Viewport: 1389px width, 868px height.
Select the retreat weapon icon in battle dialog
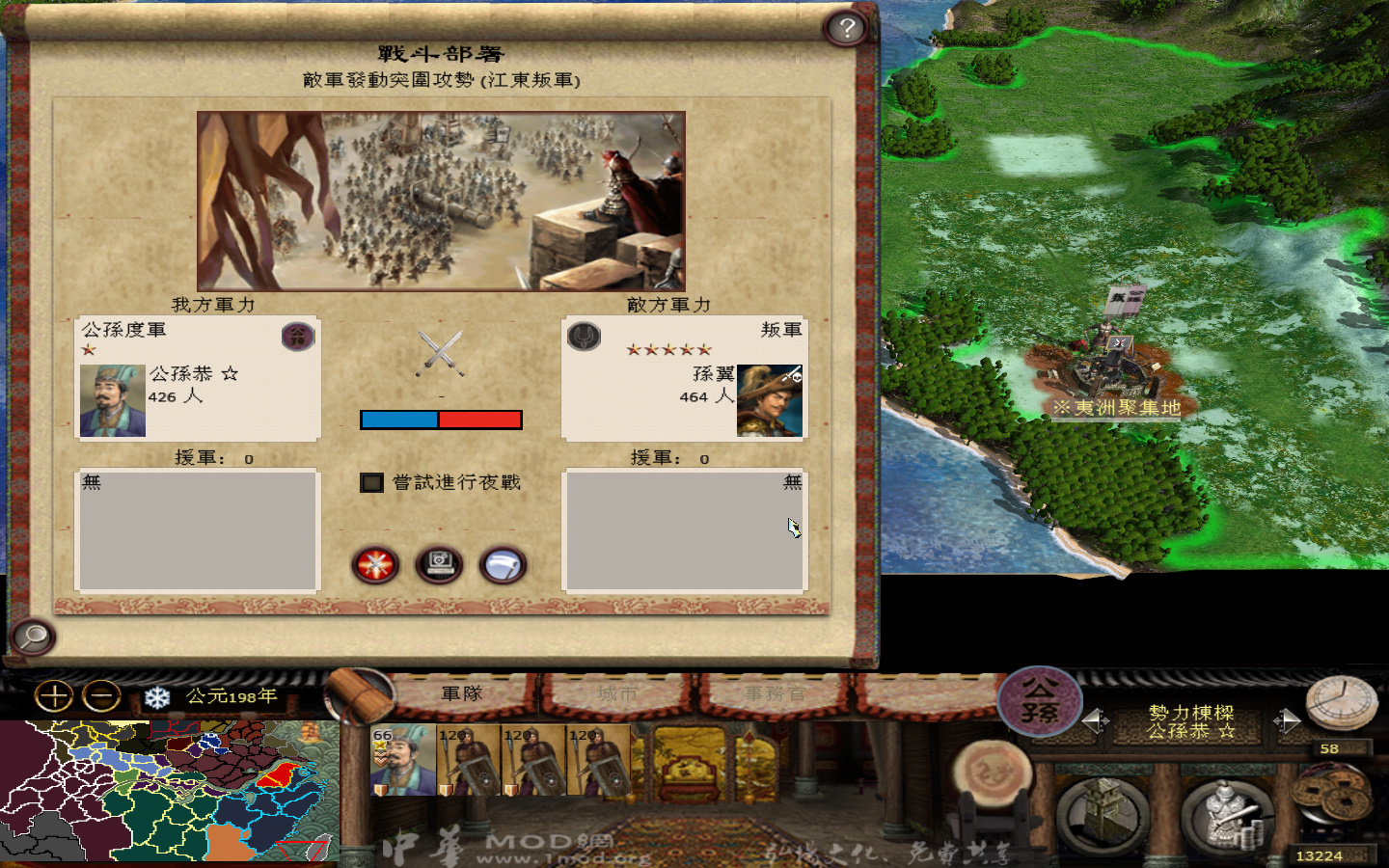pyautogui.click(x=503, y=566)
